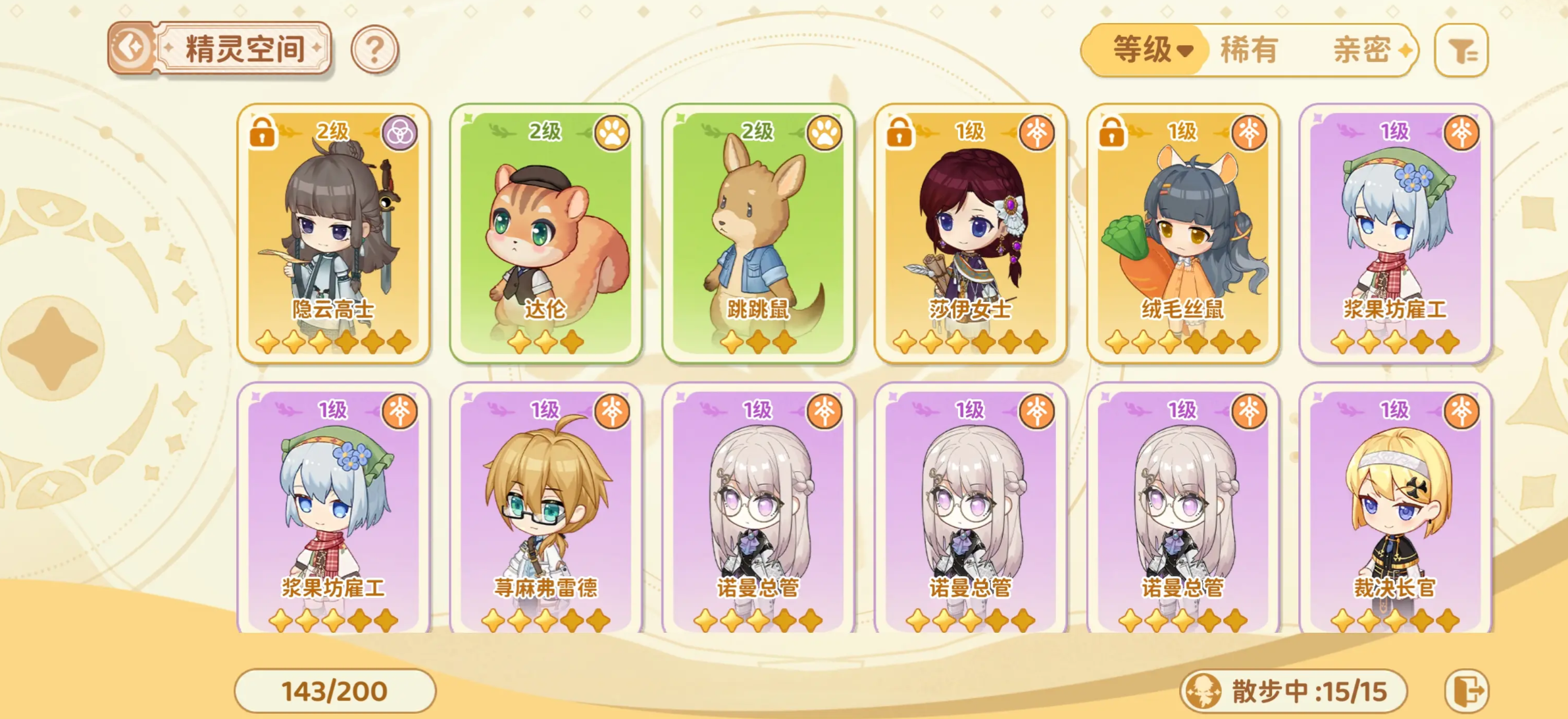Click the exit door icon
This screenshot has width=1568, height=719.
point(1467,691)
